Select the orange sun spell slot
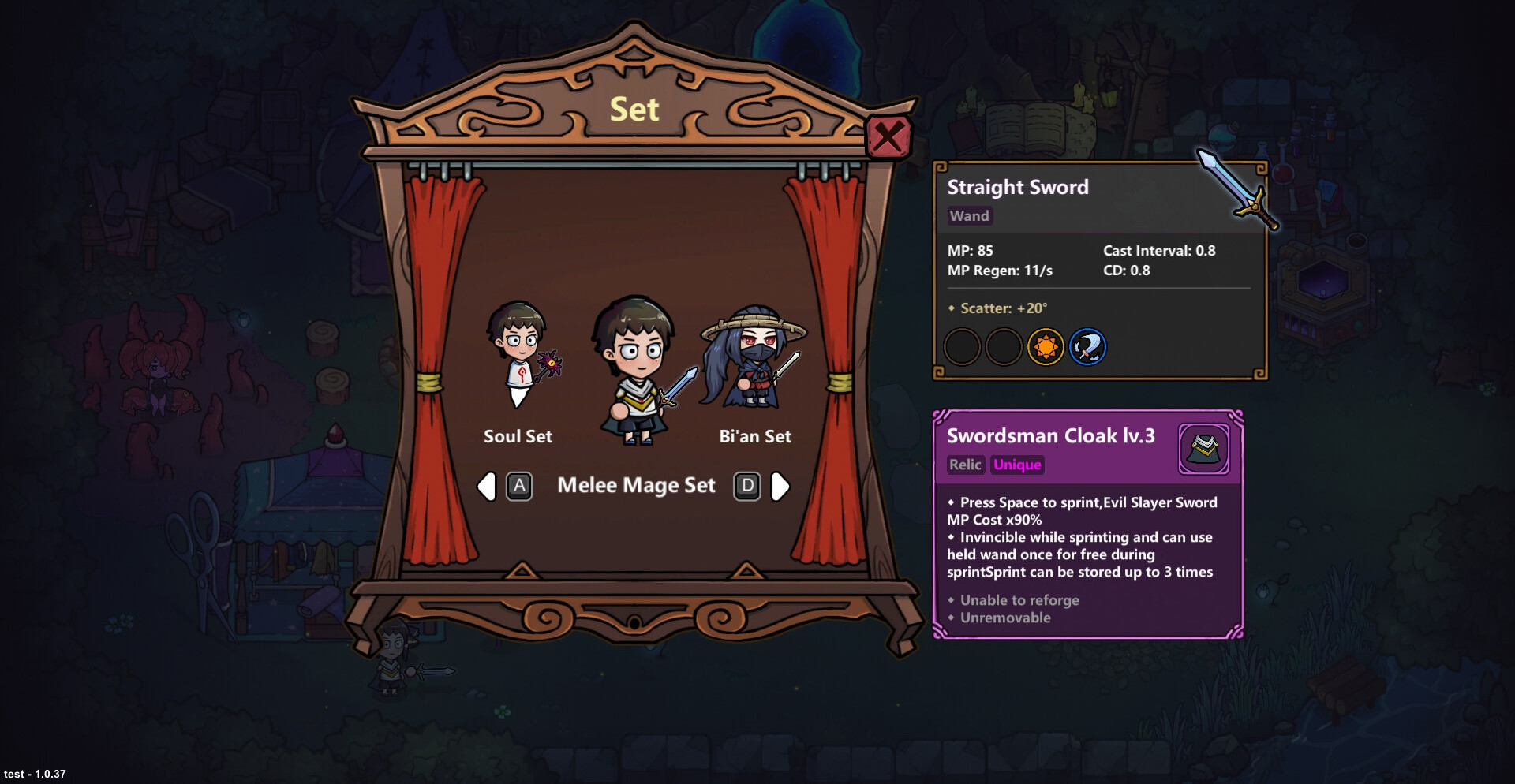The height and width of the screenshot is (784, 1515). [x=1046, y=347]
